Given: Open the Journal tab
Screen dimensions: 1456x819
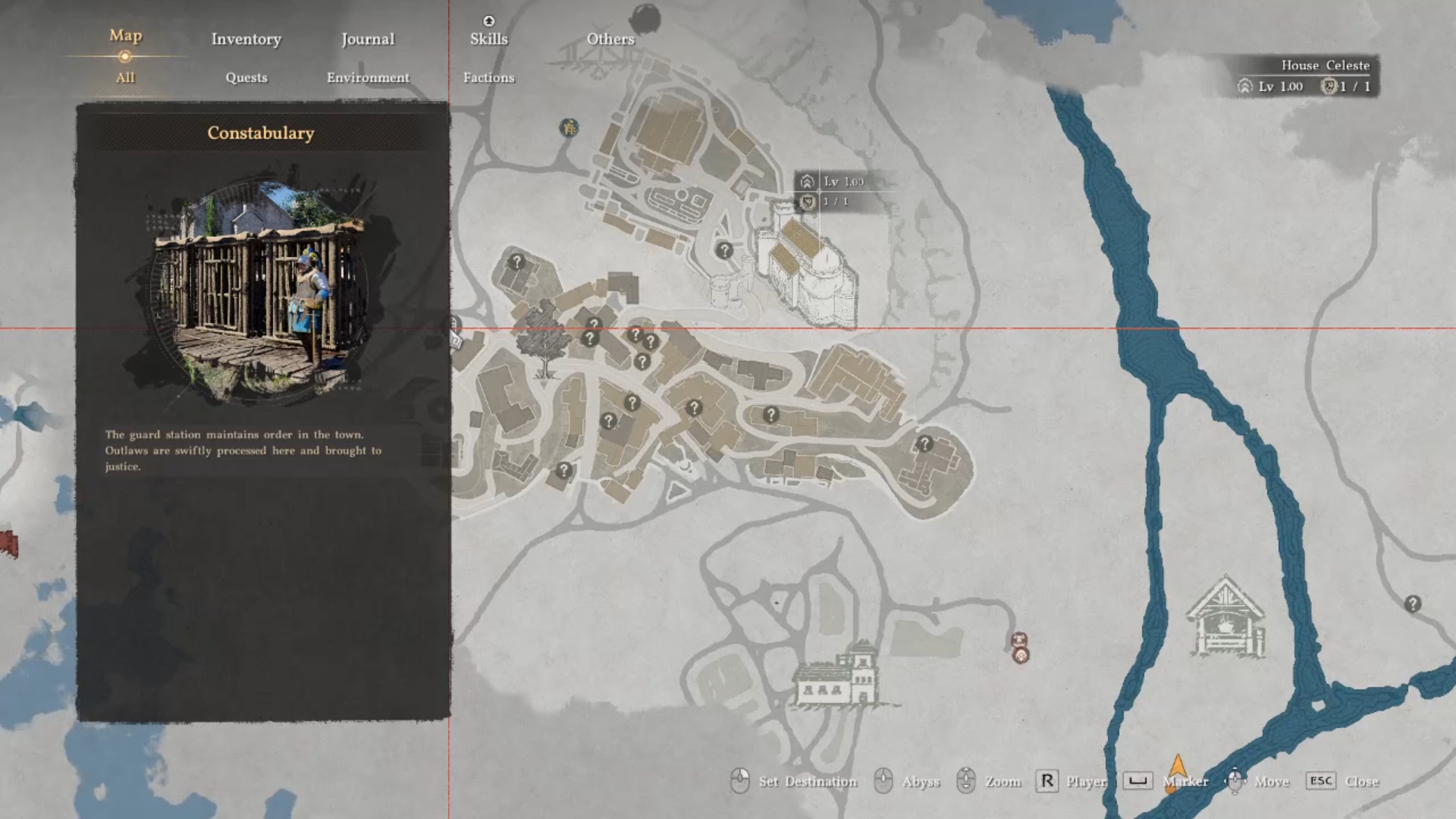Looking at the screenshot, I should [369, 39].
